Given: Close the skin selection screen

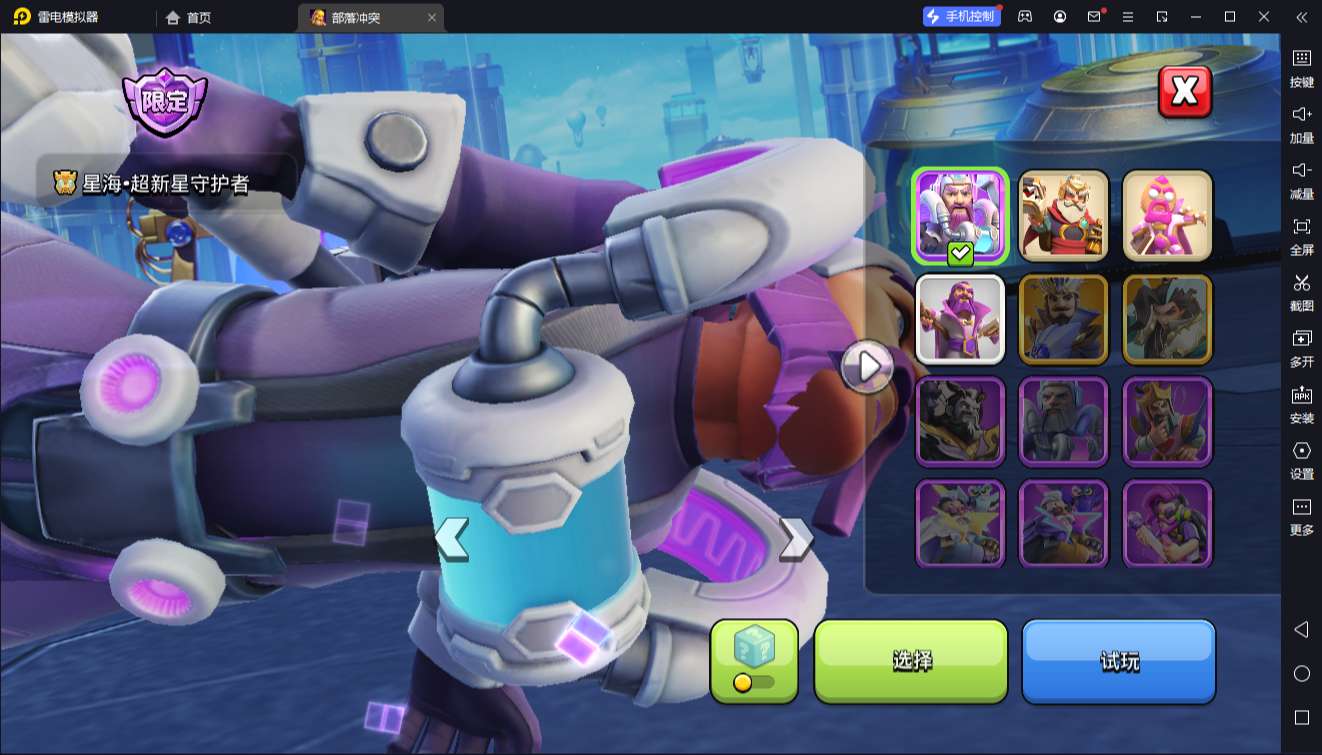Looking at the screenshot, I should (1185, 92).
